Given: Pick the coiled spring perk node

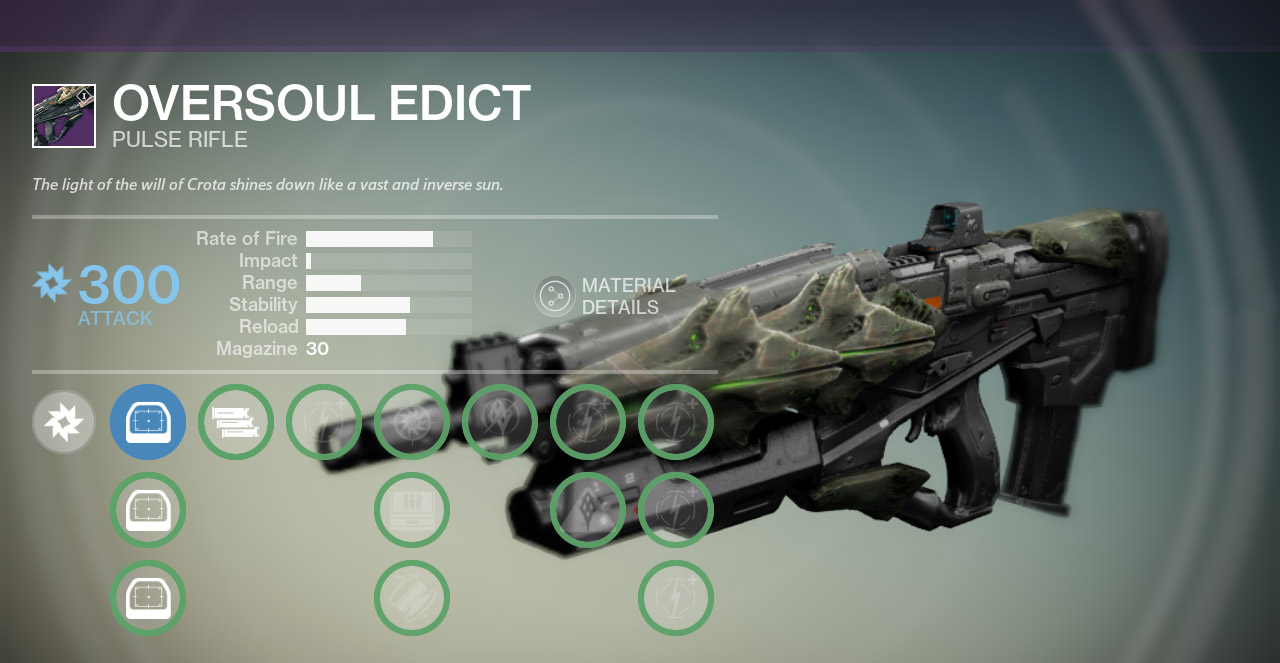Looking at the screenshot, I should (x=412, y=598).
